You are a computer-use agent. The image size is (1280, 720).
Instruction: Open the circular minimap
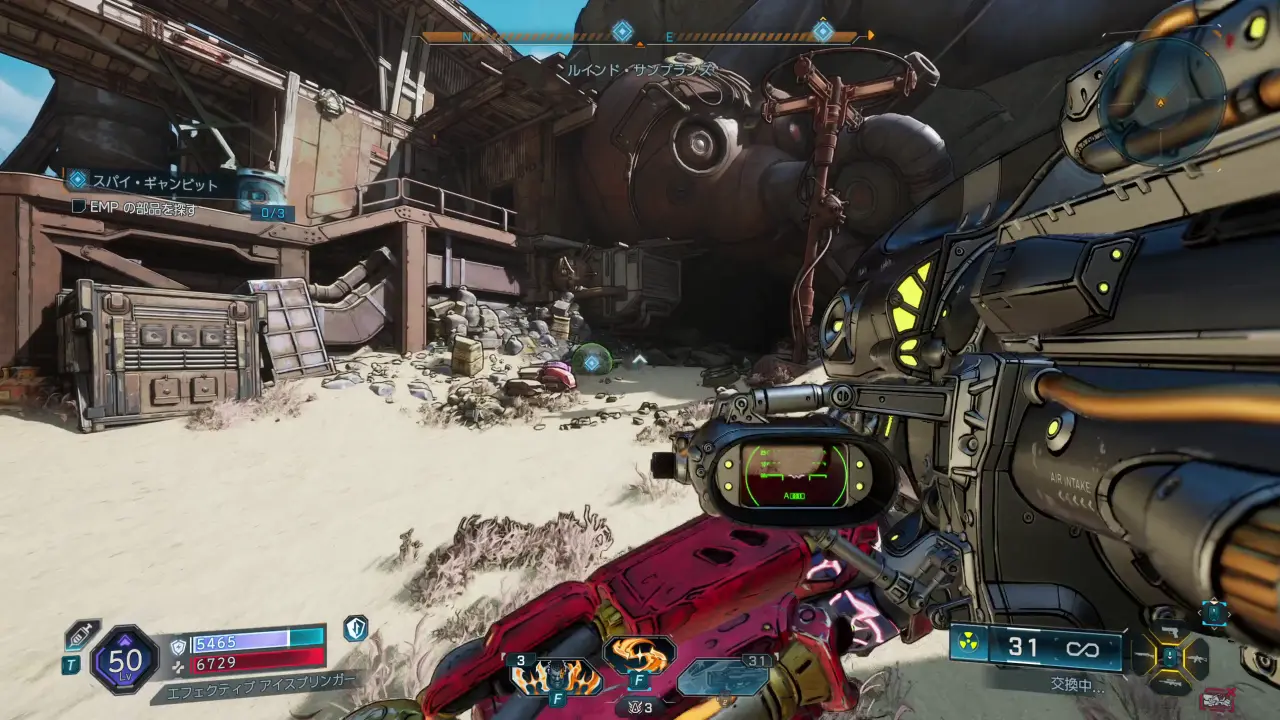[1161, 100]
